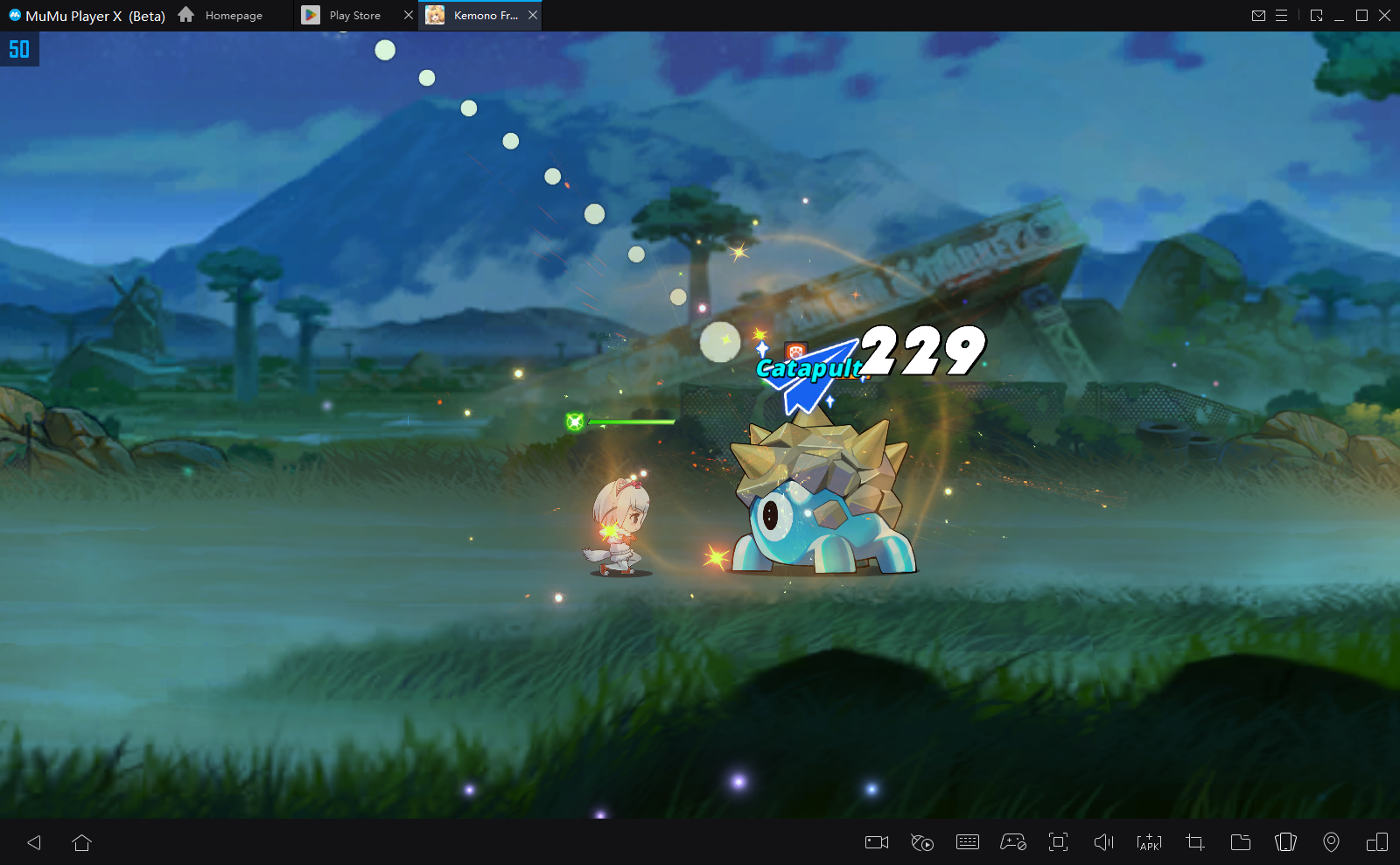Enter fullscreen mode
Viewport: 1400px width, 865px height.
[1060, 842]
